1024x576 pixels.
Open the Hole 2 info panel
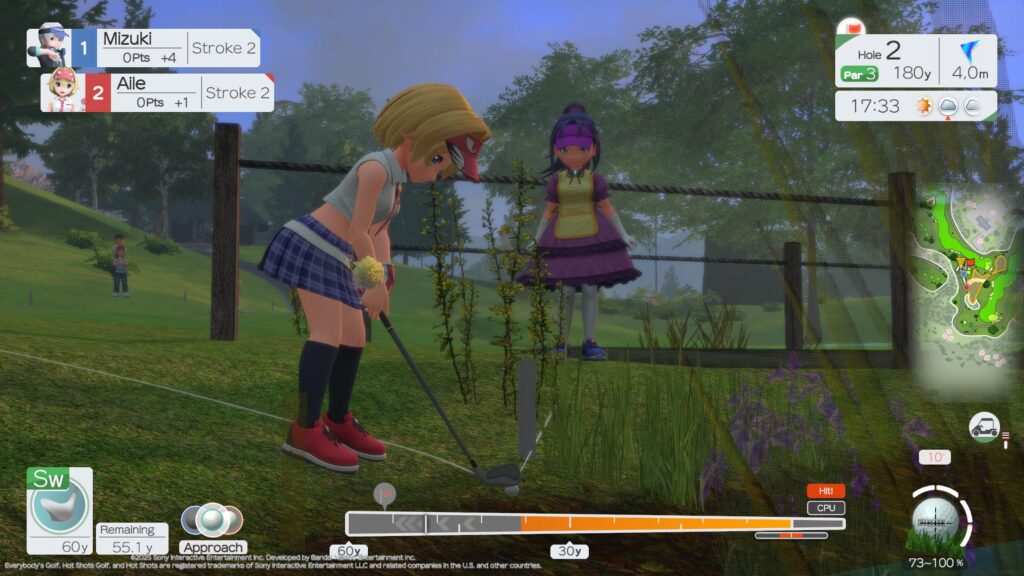(916, 60)
